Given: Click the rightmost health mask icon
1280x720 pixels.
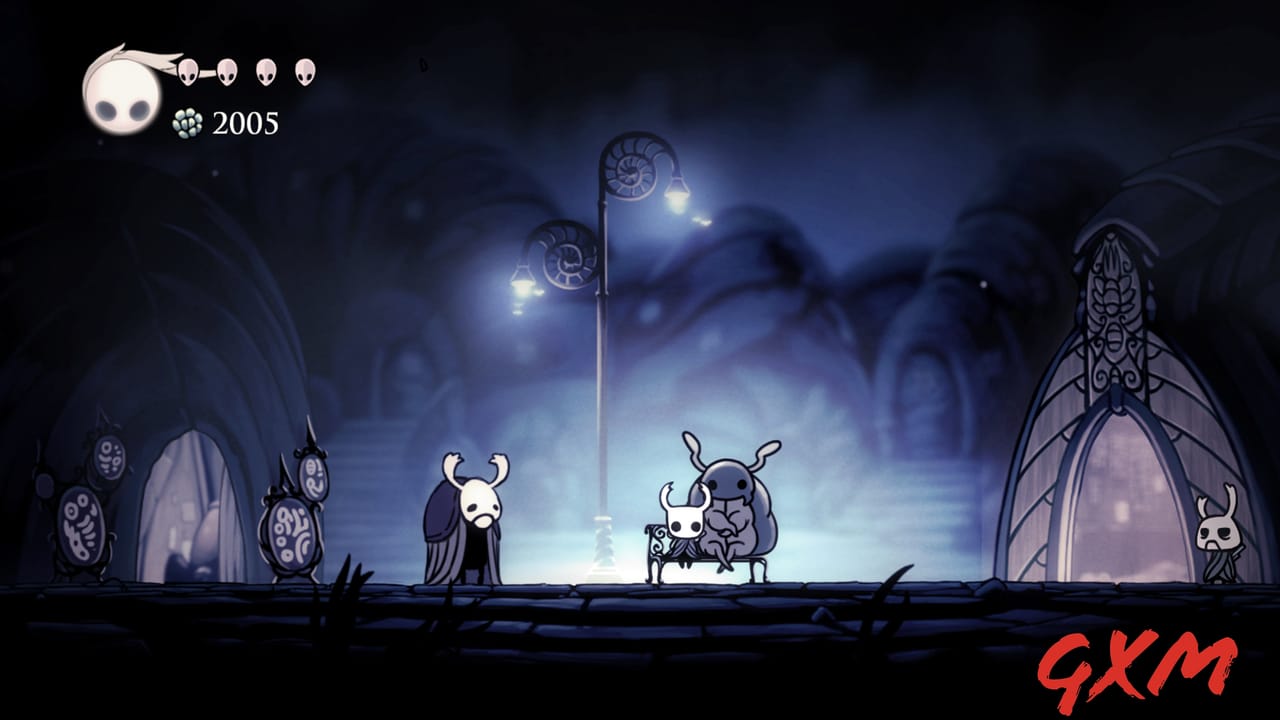Looking at the screenshot, I should pyautogui.click(x=303, y=70).
